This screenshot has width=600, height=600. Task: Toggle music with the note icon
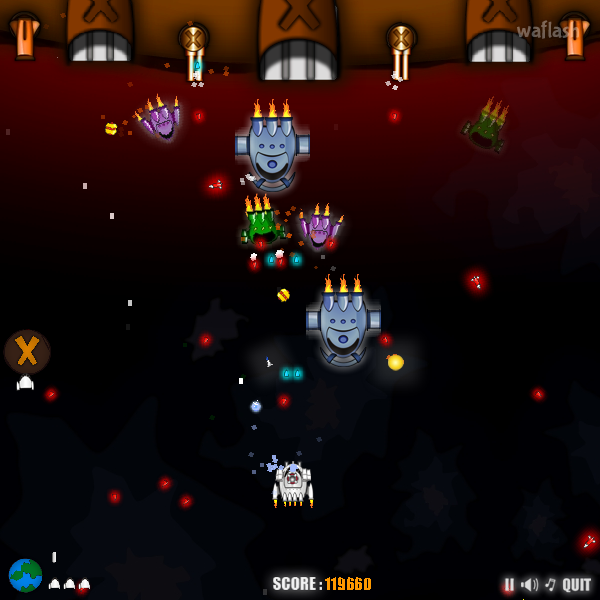(549, 585)
